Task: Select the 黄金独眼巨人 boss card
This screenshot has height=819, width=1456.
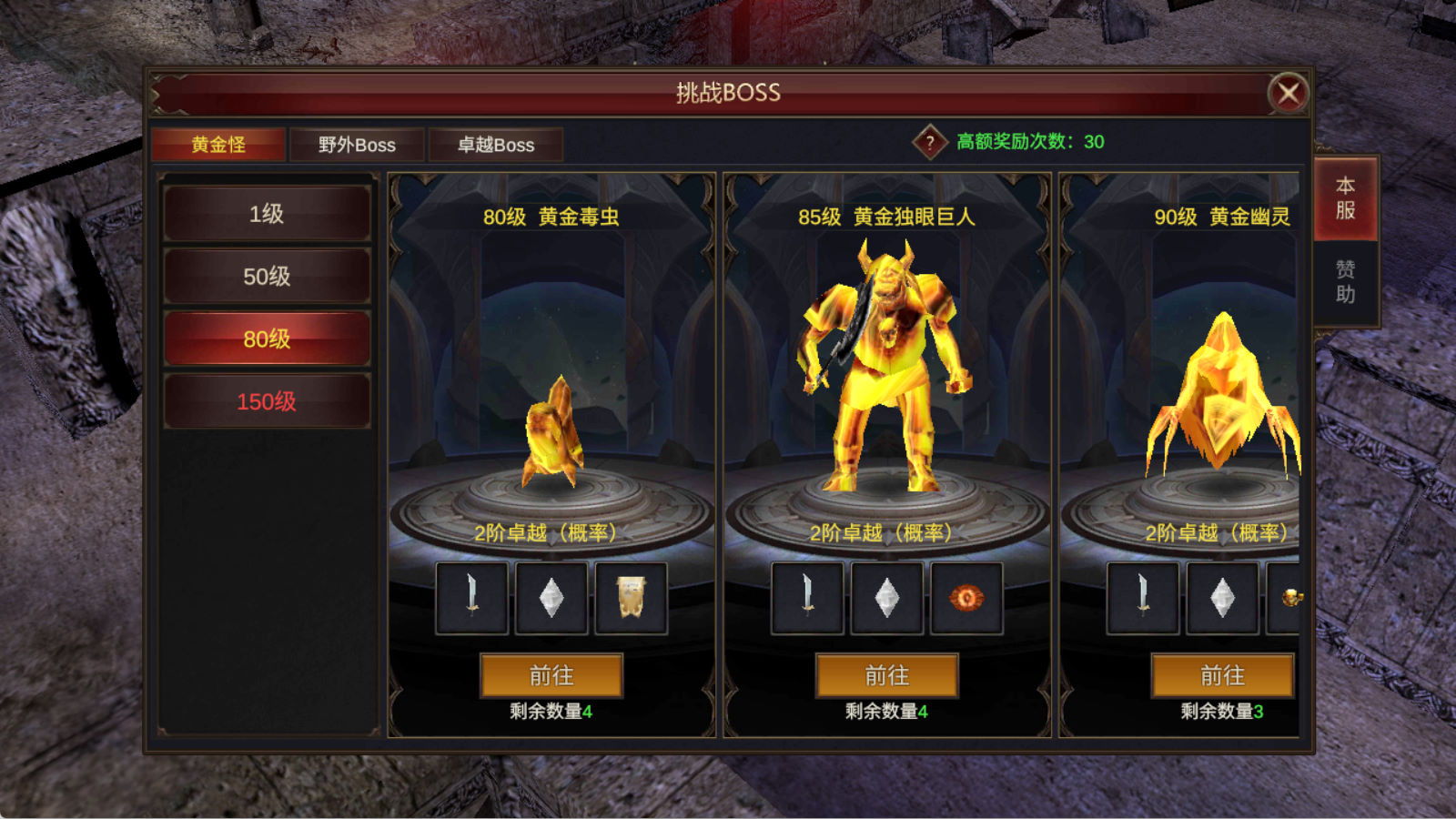Action: (887, 364)
